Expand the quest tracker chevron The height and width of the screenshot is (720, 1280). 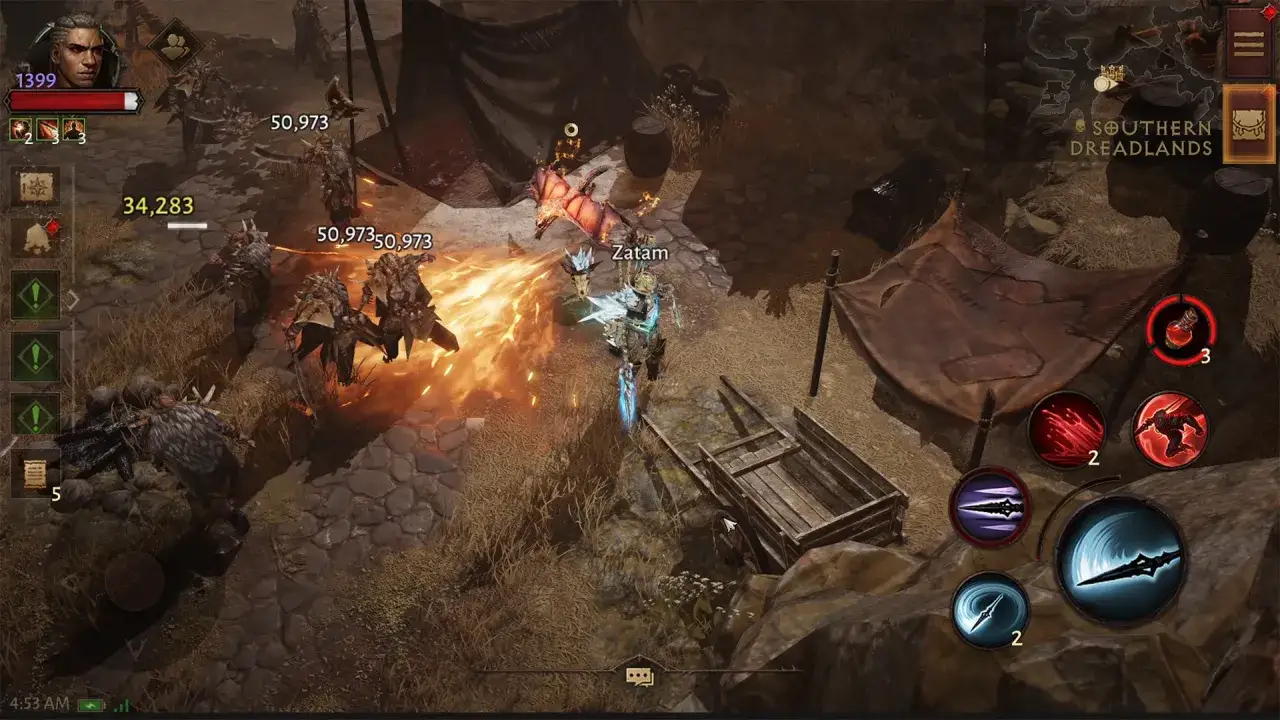point(73,299)
